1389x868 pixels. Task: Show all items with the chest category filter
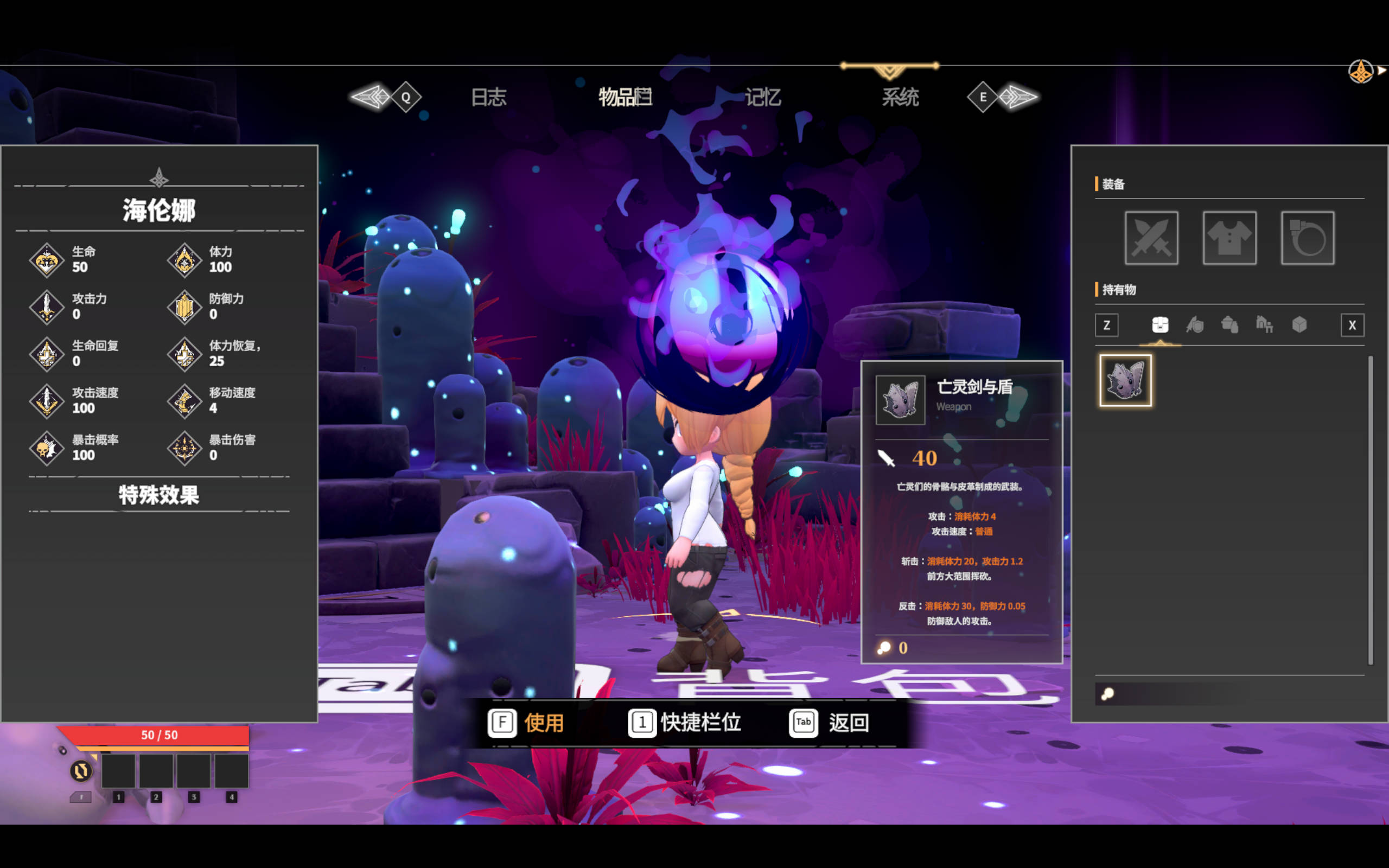(1160, 325)
